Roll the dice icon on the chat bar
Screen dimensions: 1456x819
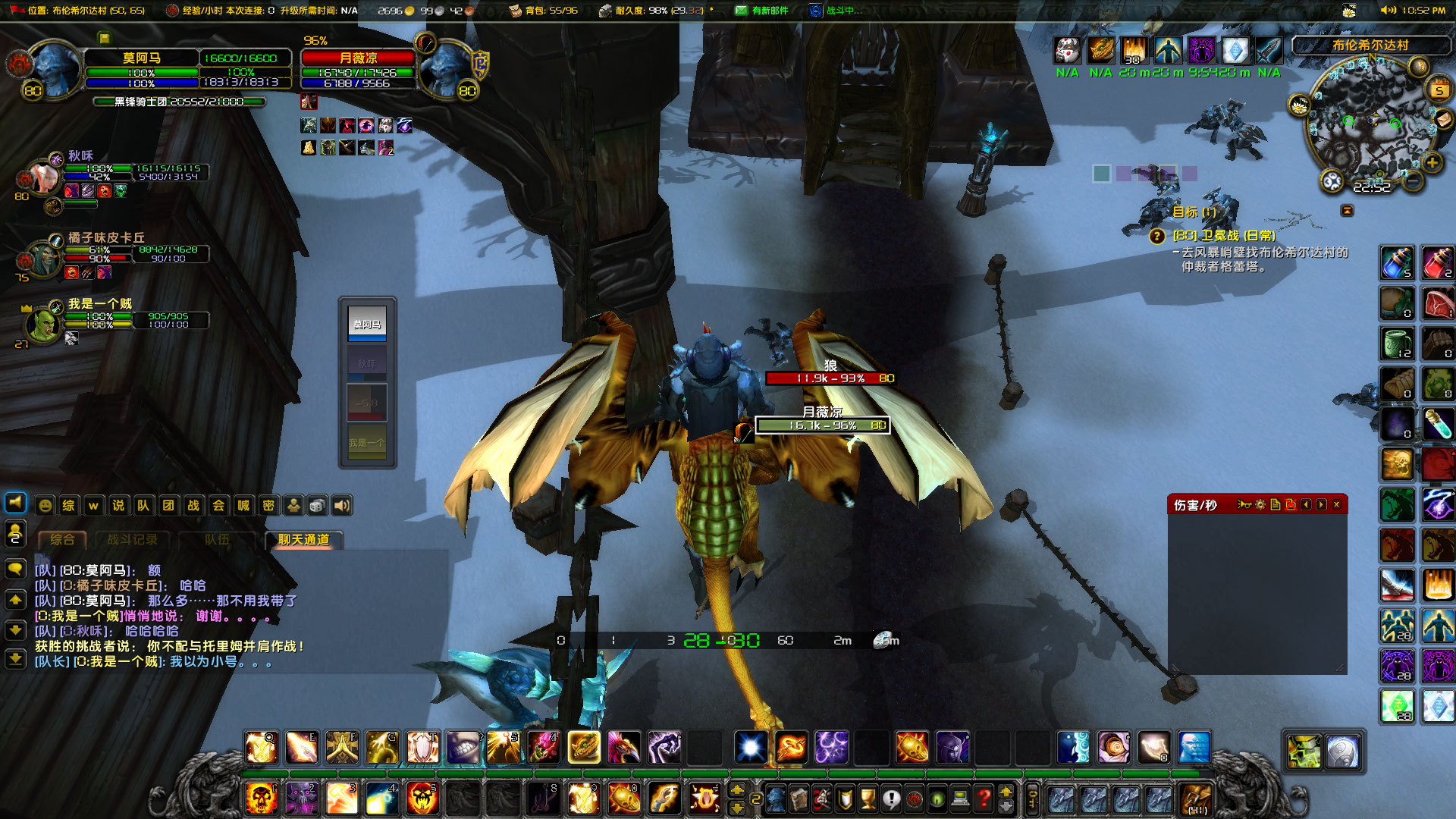318,505
